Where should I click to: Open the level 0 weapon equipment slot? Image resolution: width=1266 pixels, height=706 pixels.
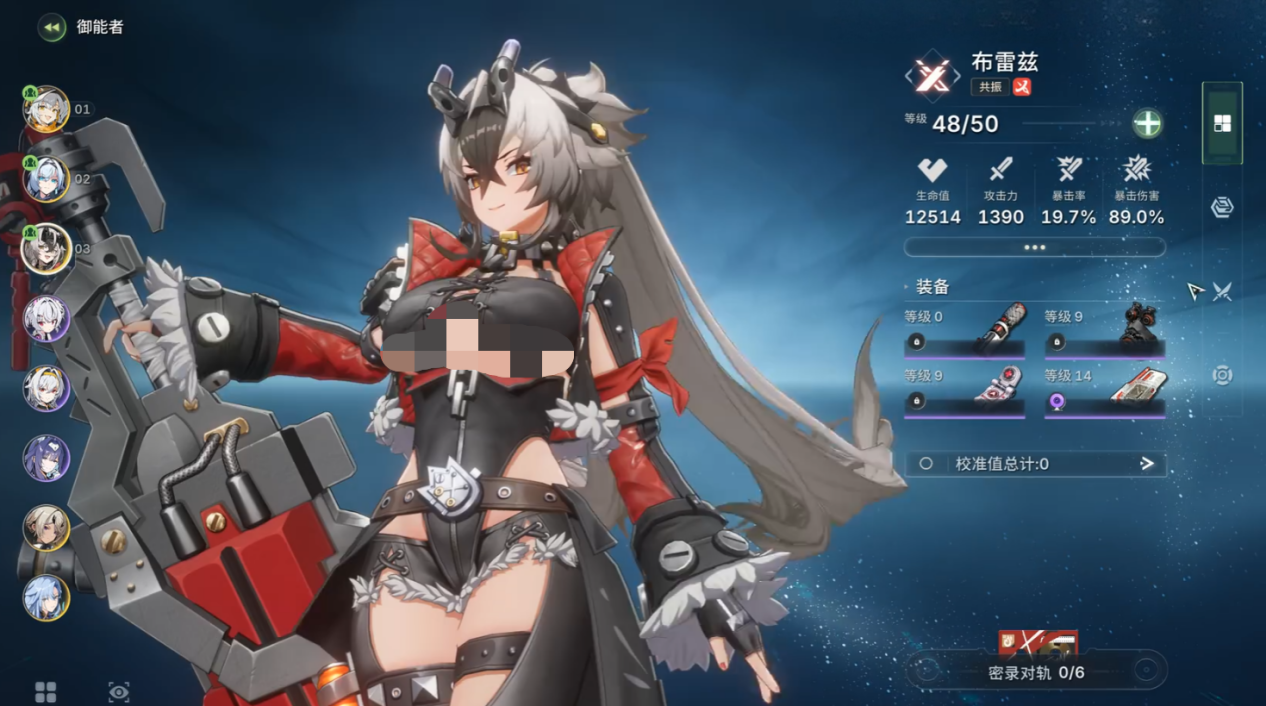(x=964, y=333)
